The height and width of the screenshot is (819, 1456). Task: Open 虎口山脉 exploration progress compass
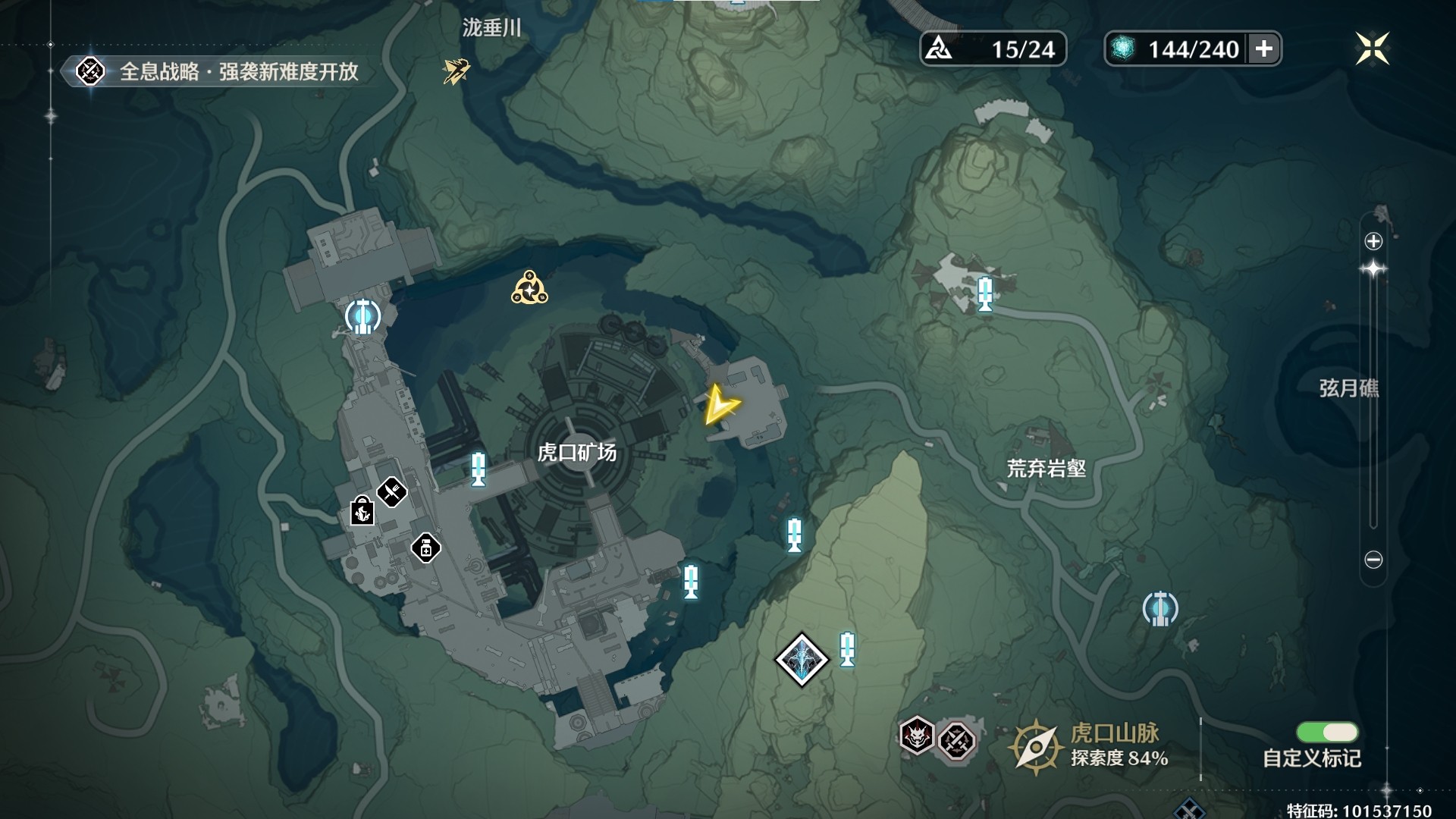click(x=1034, y=747)
